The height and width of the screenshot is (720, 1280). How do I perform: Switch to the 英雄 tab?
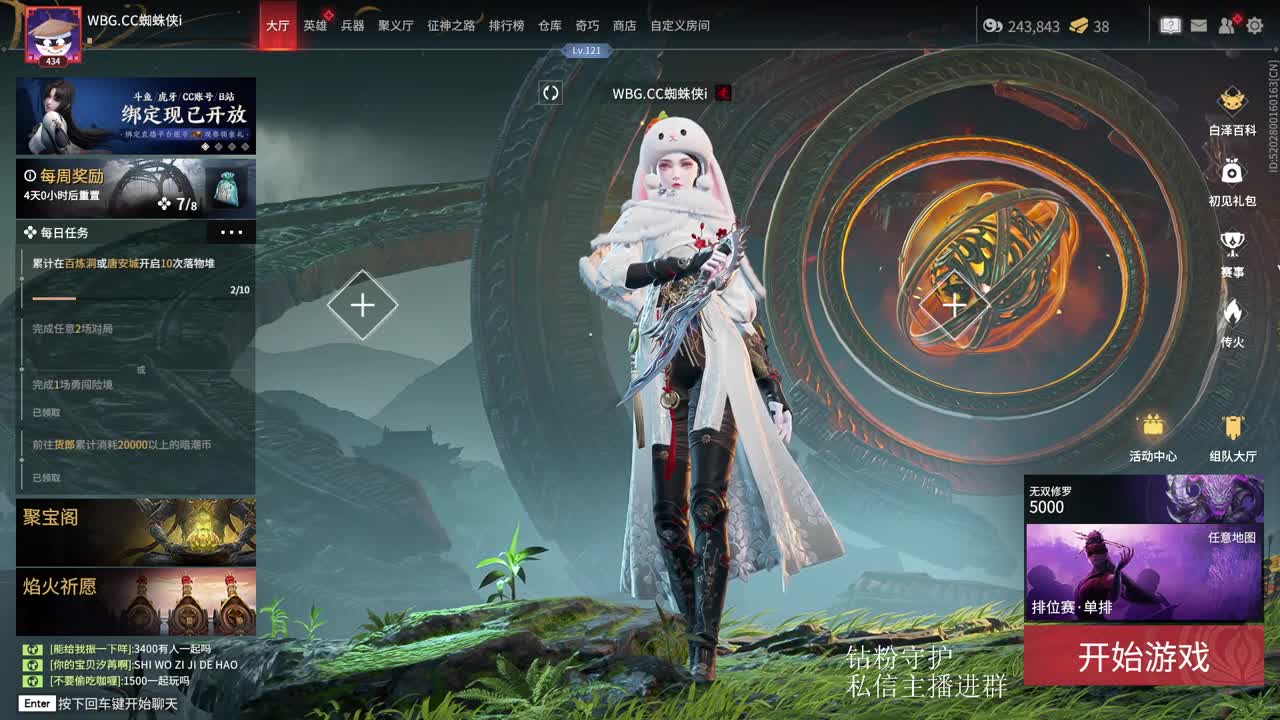314,27
